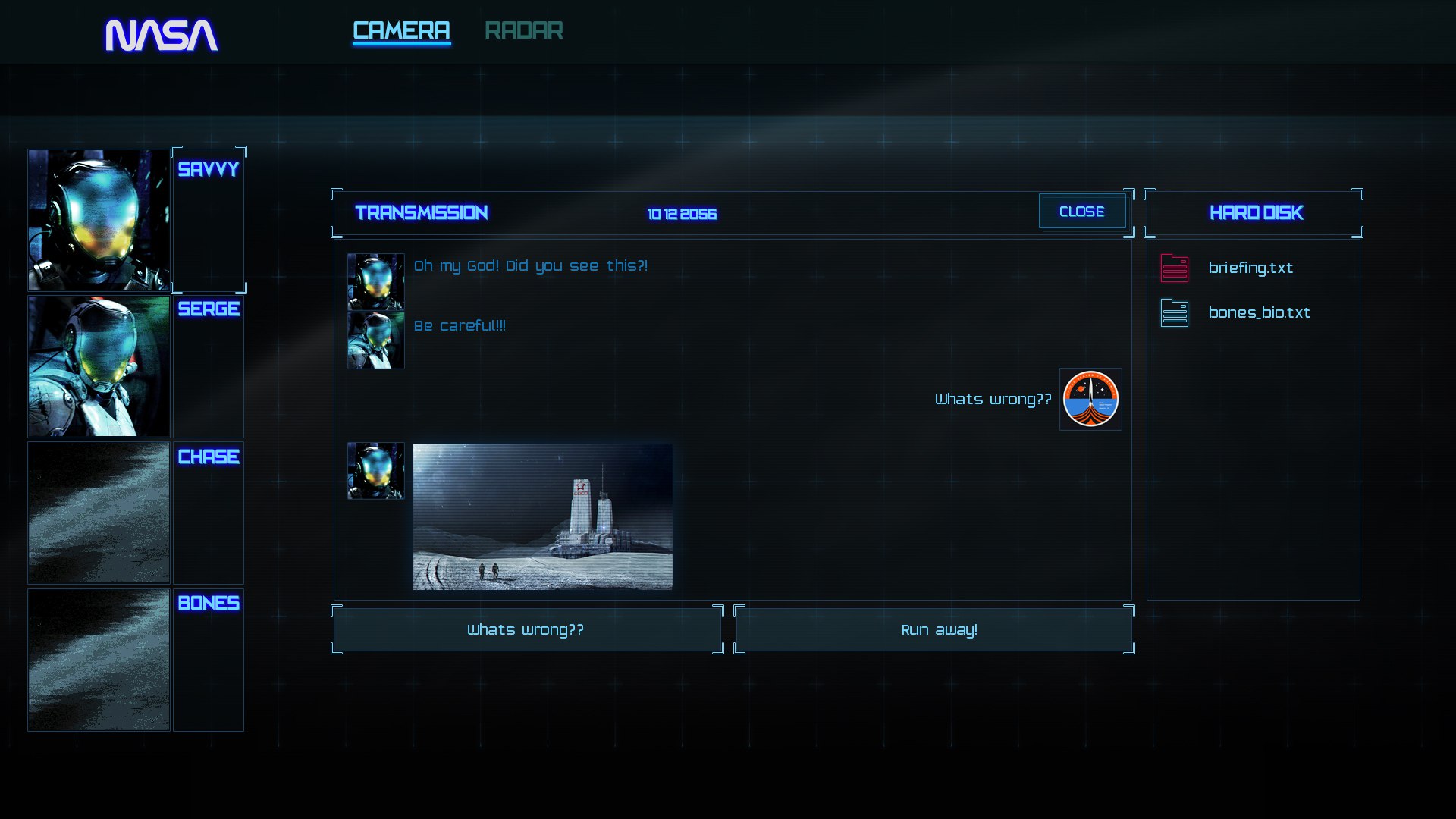1456x819 pixels.
Task: Close the transmission window
Action: click(1081, 212)
